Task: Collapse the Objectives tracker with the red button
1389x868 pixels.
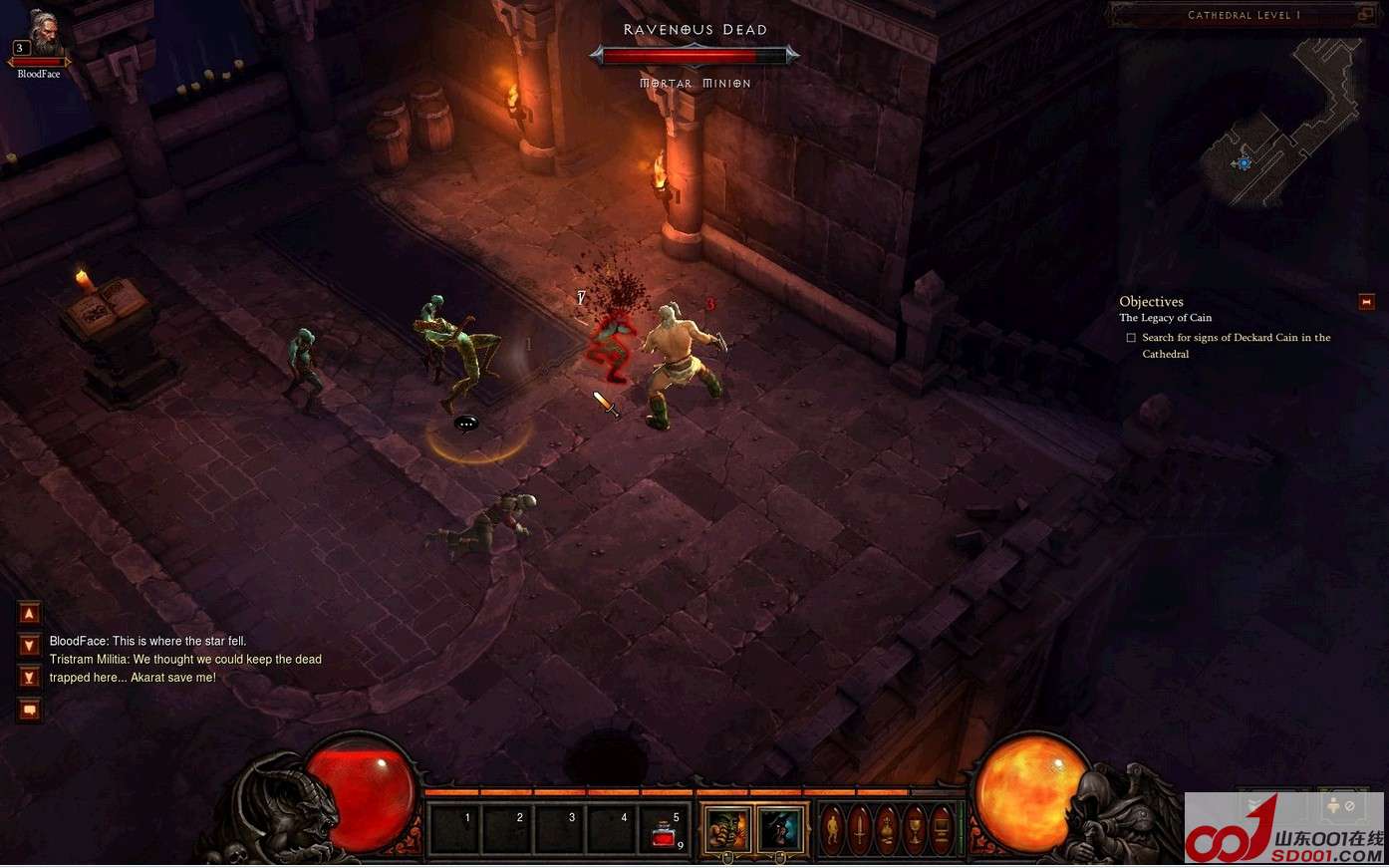Action: [1366, 301]
